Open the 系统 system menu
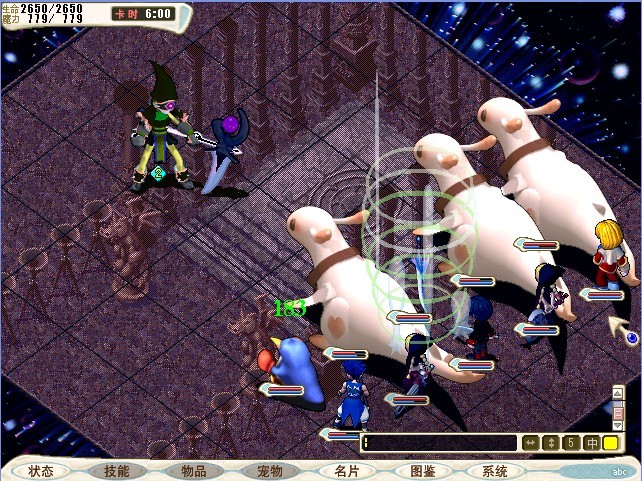The width and height of the screenshot is (642, 481). tap(495, 471)
